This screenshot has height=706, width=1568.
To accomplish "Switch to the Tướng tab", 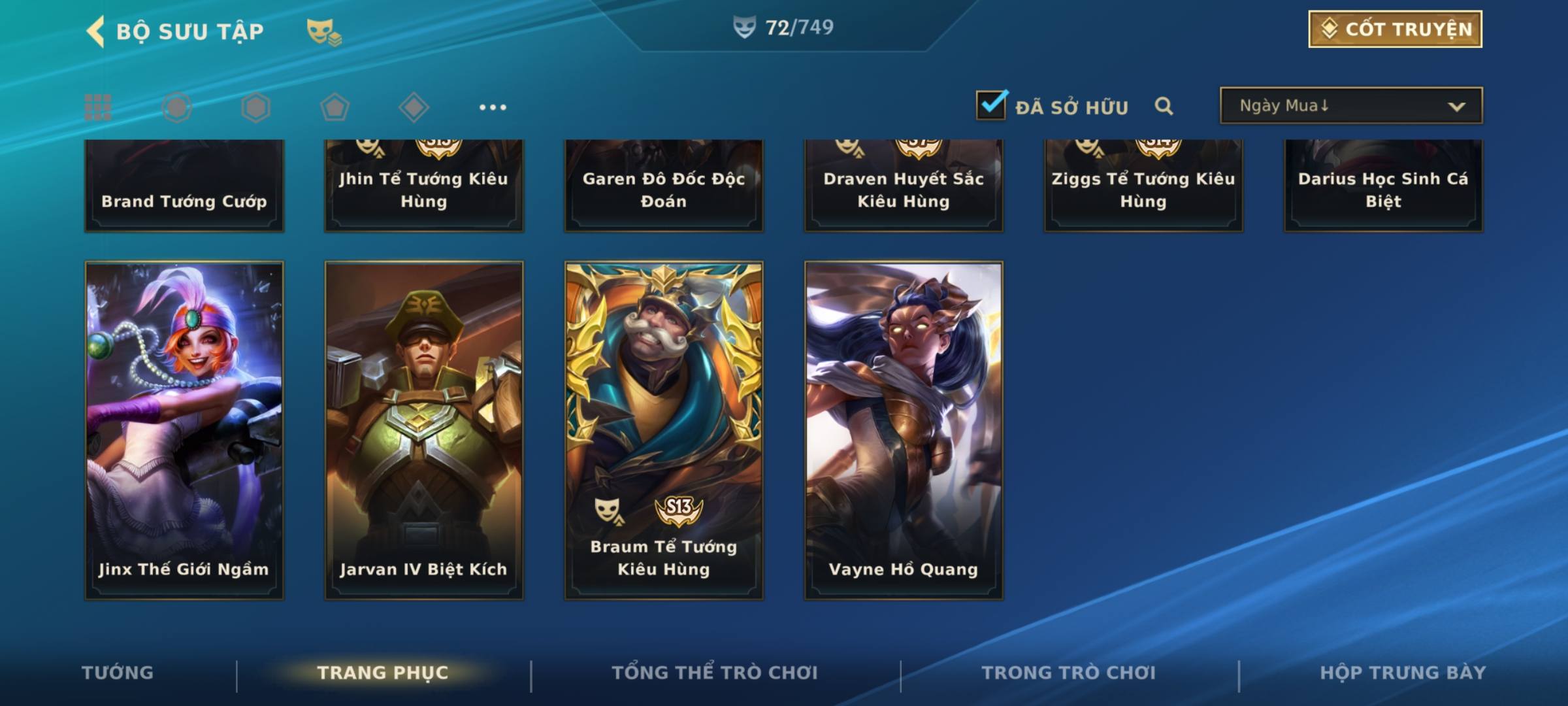I will (118, 673).
